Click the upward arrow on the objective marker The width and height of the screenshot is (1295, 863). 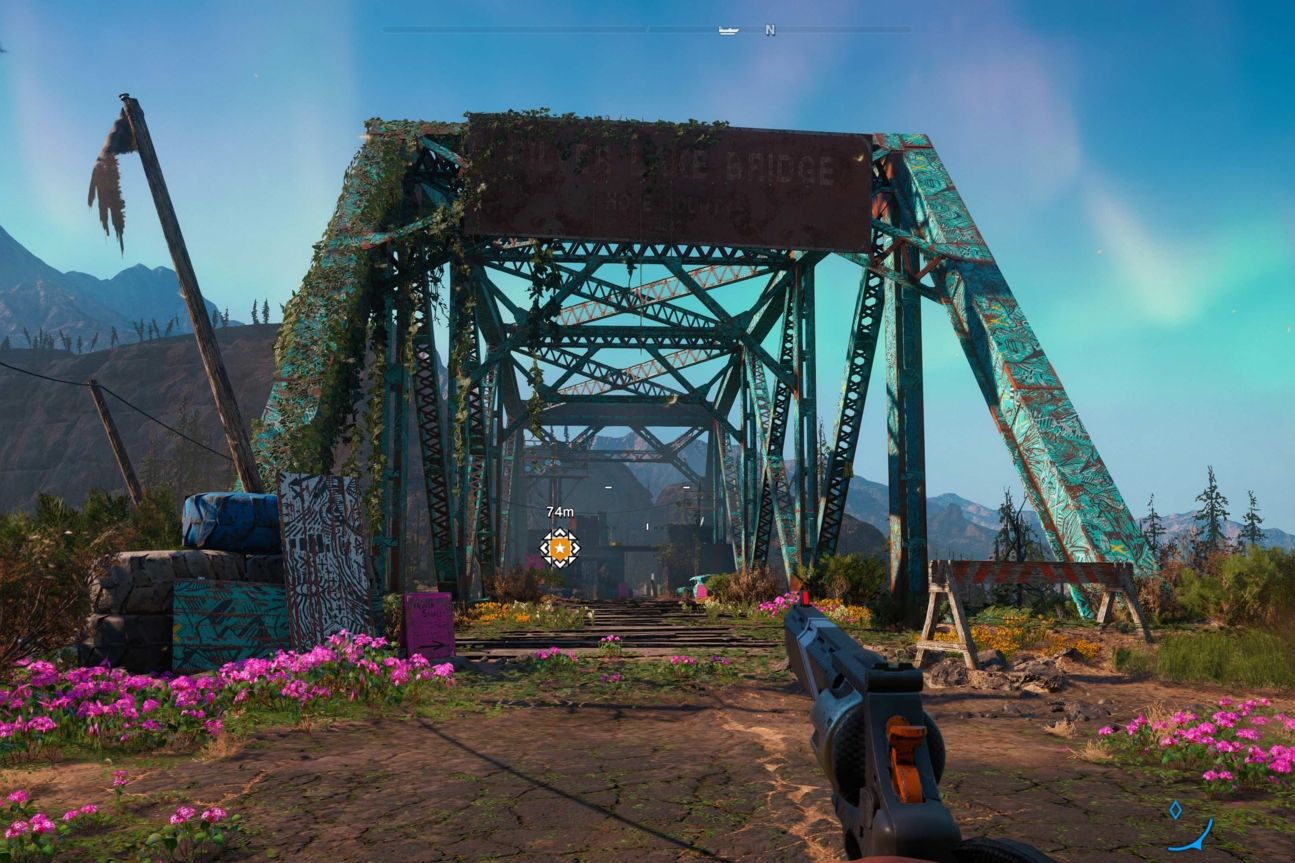560,530
